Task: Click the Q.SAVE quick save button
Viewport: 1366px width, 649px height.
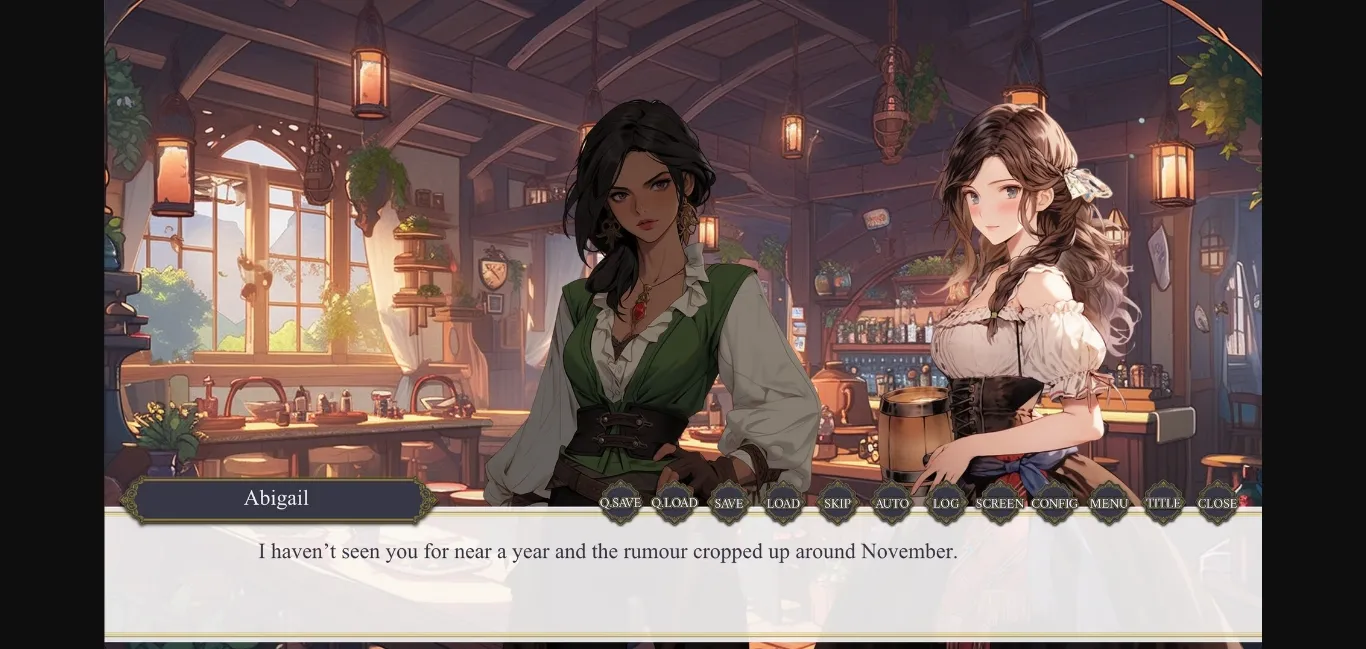Action: (x=620, y=503)
